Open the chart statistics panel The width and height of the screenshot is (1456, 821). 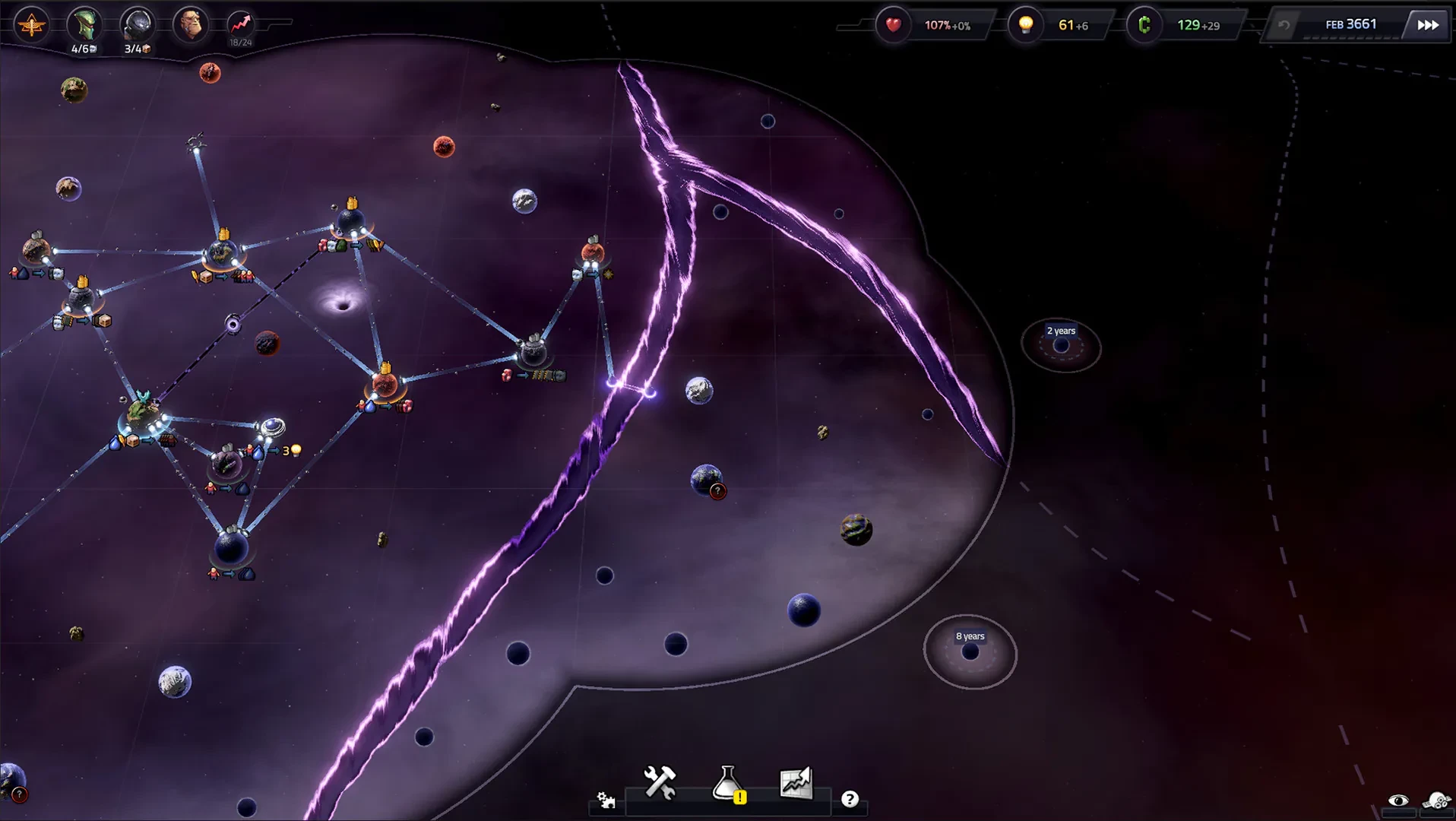(796, 782)
